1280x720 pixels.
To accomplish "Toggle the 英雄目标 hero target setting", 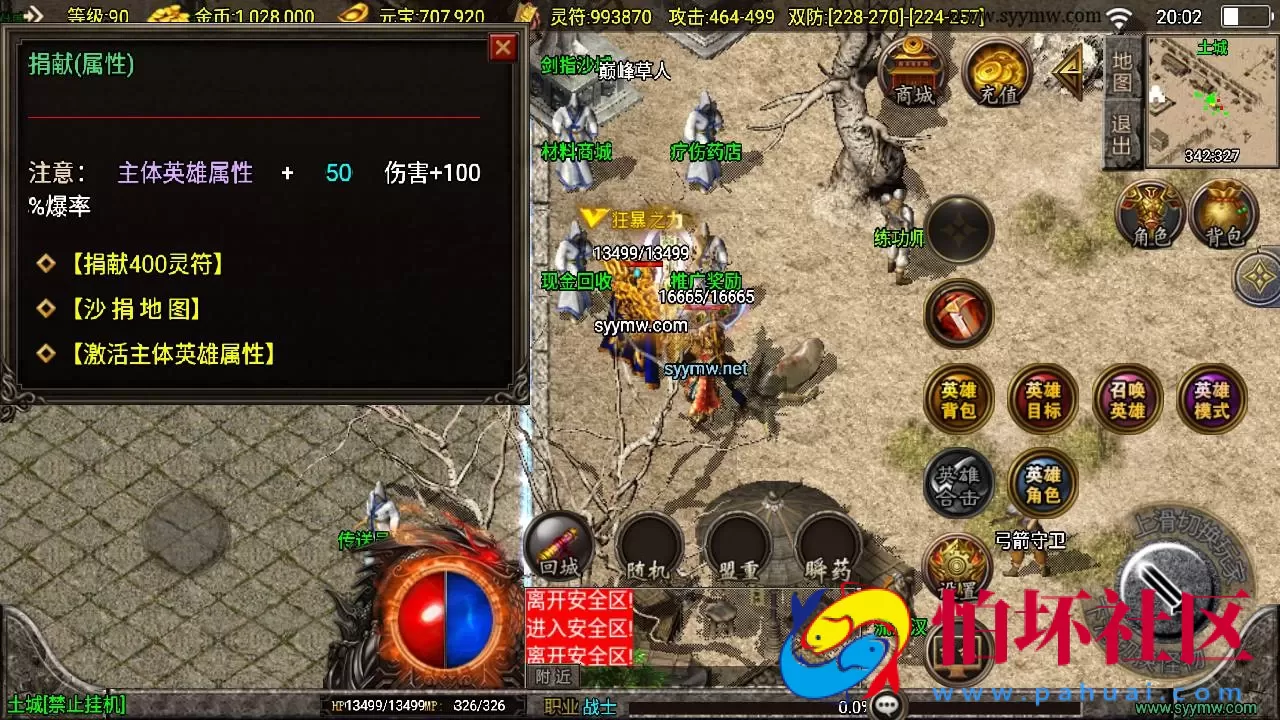I will (x=1042, y=399).
